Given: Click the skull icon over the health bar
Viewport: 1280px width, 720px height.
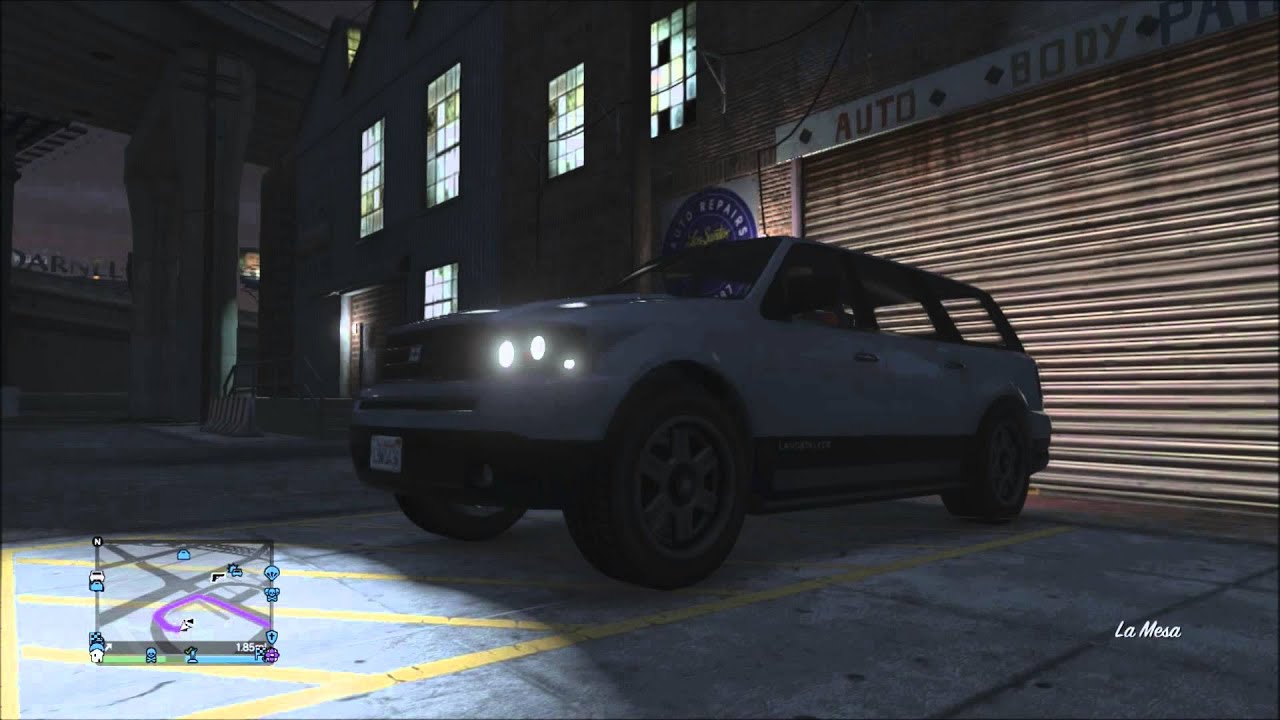Looking at the screenshot, I should coord(151,655).
